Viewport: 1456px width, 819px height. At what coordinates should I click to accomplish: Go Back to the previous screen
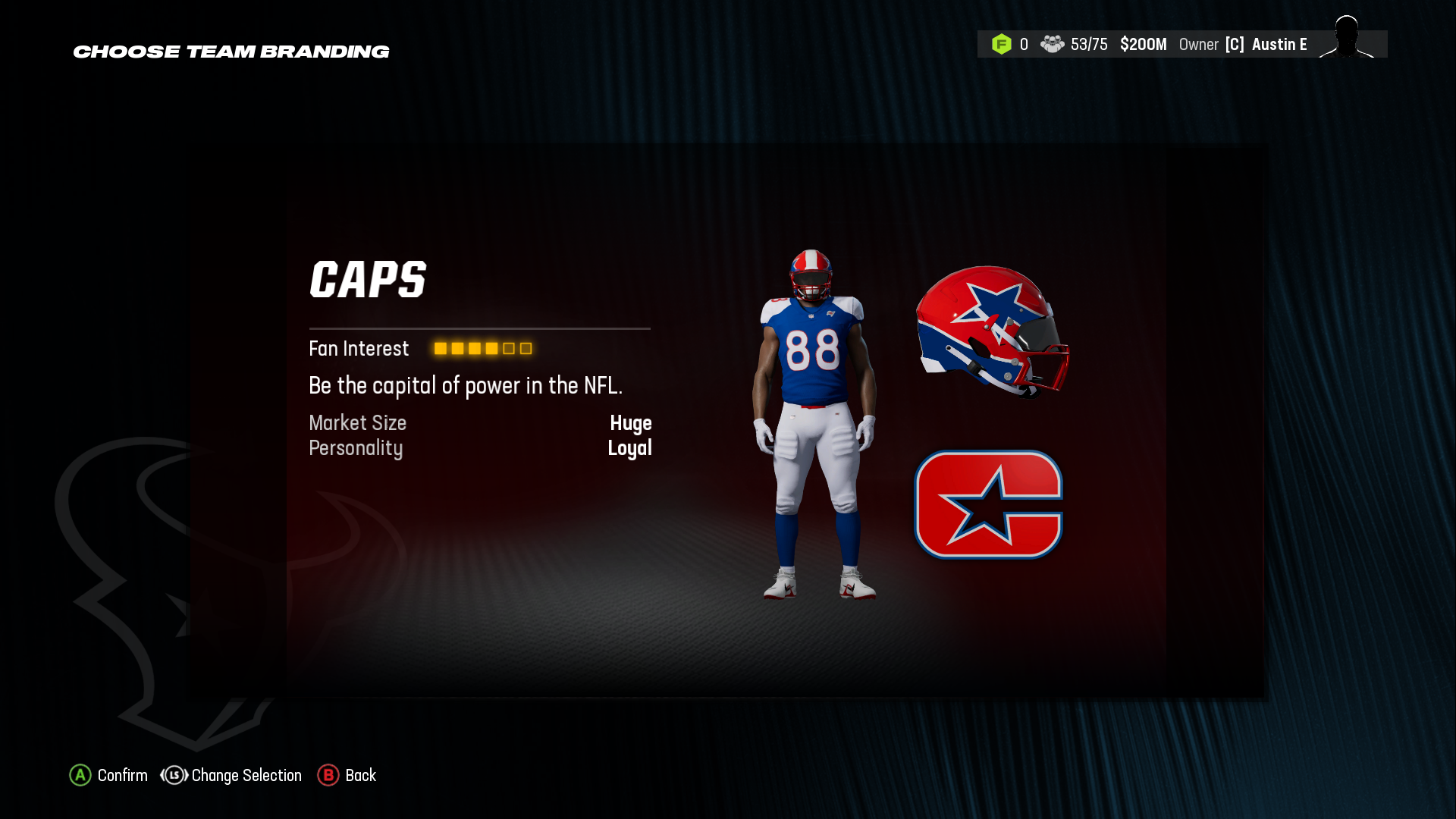click(361, 775)
